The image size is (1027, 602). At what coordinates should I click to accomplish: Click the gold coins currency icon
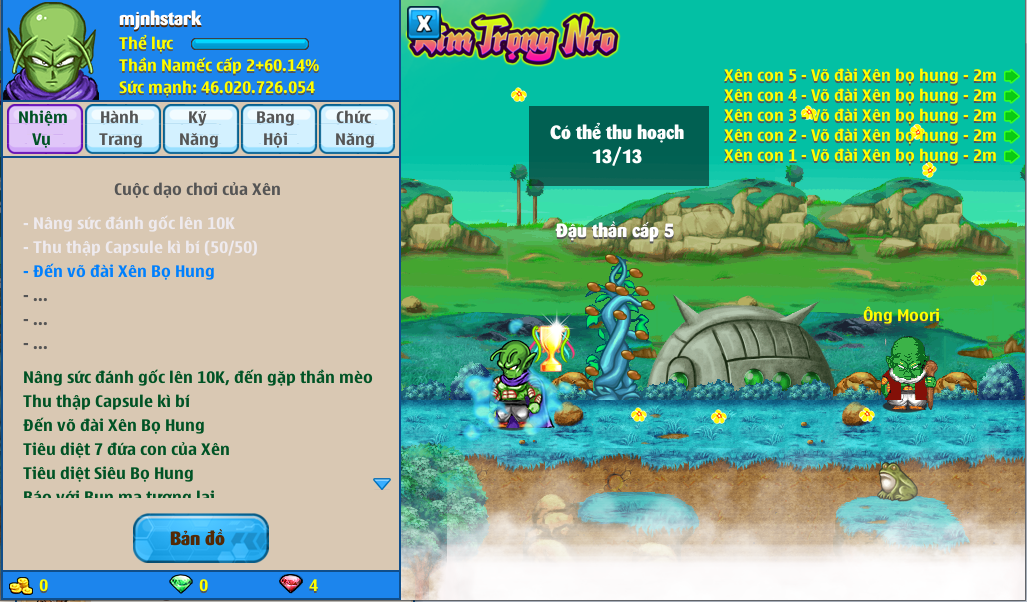click(21, 585)
